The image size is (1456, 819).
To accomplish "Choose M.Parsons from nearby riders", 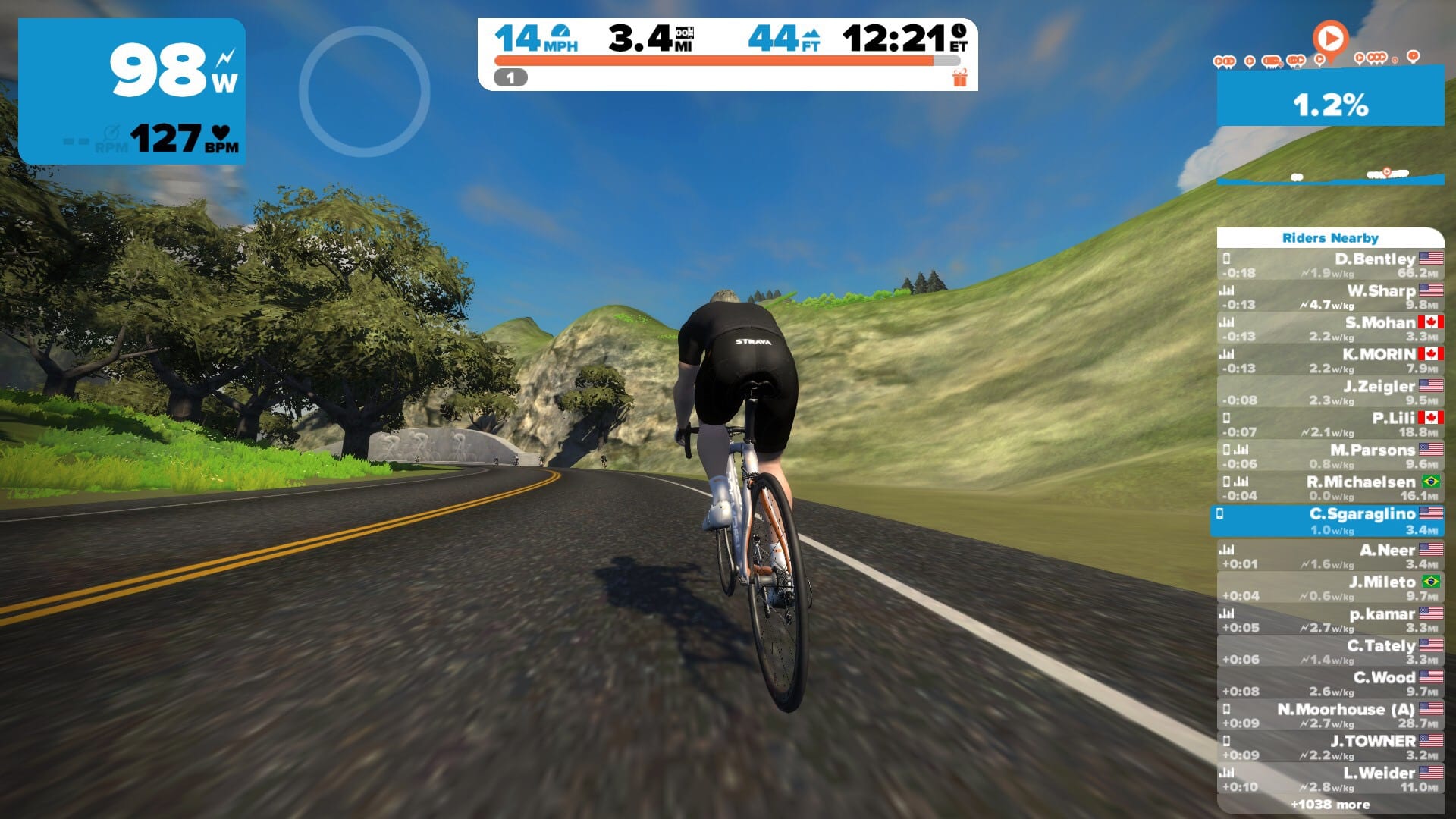I will (x=1330, y=457).
